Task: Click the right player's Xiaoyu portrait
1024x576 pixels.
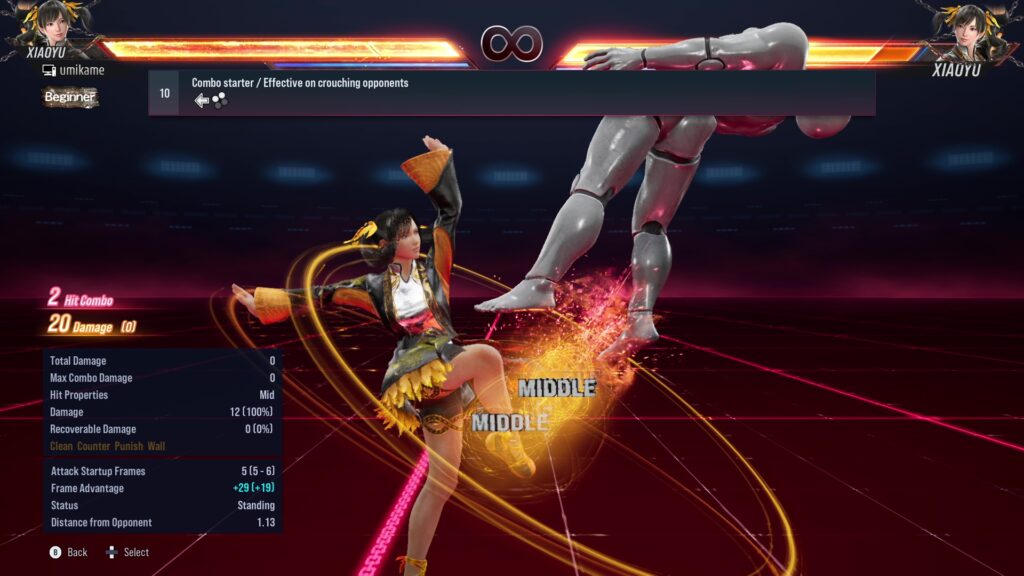Action: click(x=968, y=26)
